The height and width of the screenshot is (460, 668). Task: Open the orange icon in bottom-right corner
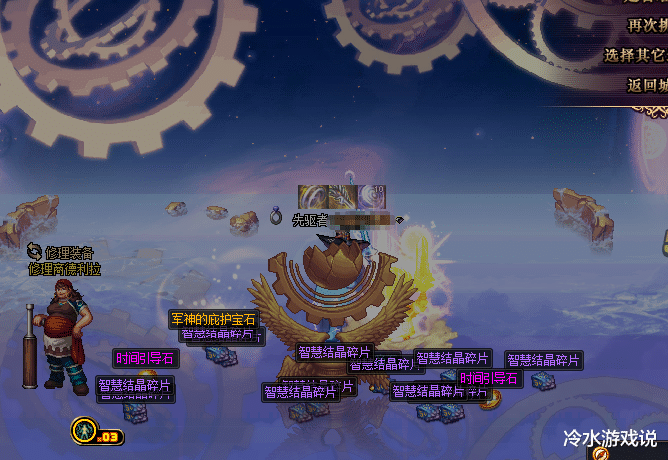pos(601,453)
